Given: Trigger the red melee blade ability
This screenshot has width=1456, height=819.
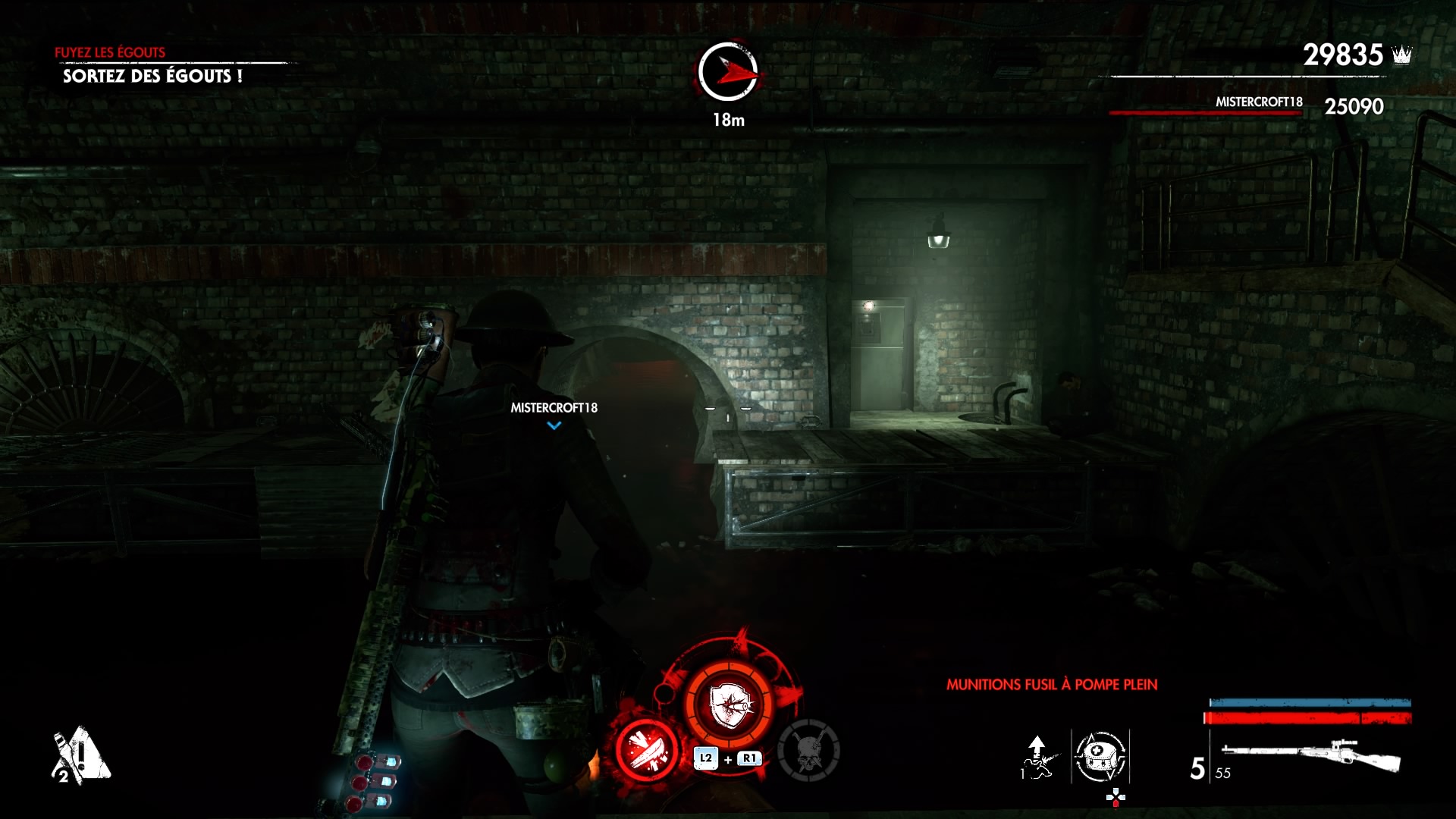Looking at the screenshot, I should coord(646,749).
